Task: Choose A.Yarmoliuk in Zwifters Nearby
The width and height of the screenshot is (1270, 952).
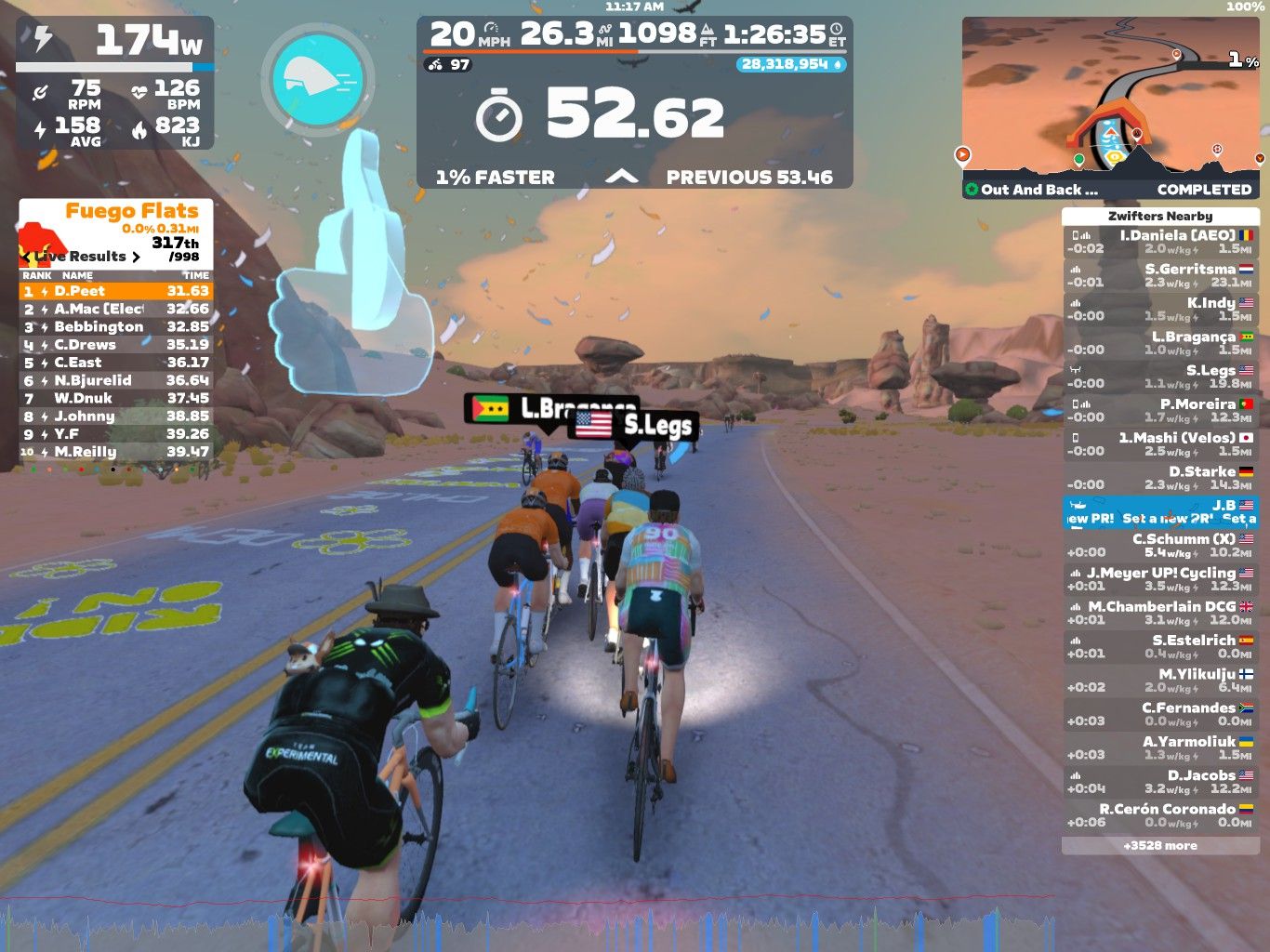Action: (x=1160, y=747)
